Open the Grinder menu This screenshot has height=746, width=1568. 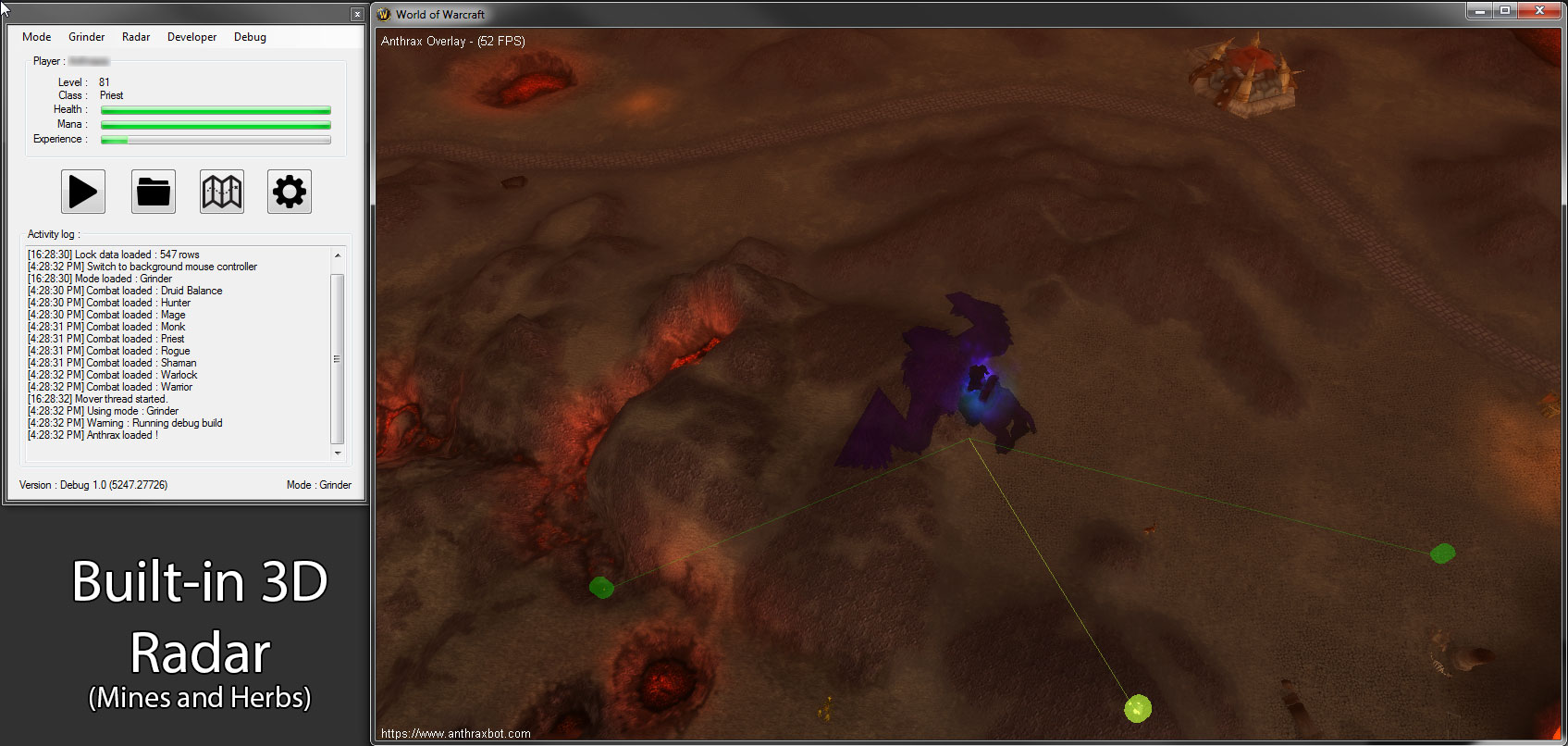pos(86,37)
